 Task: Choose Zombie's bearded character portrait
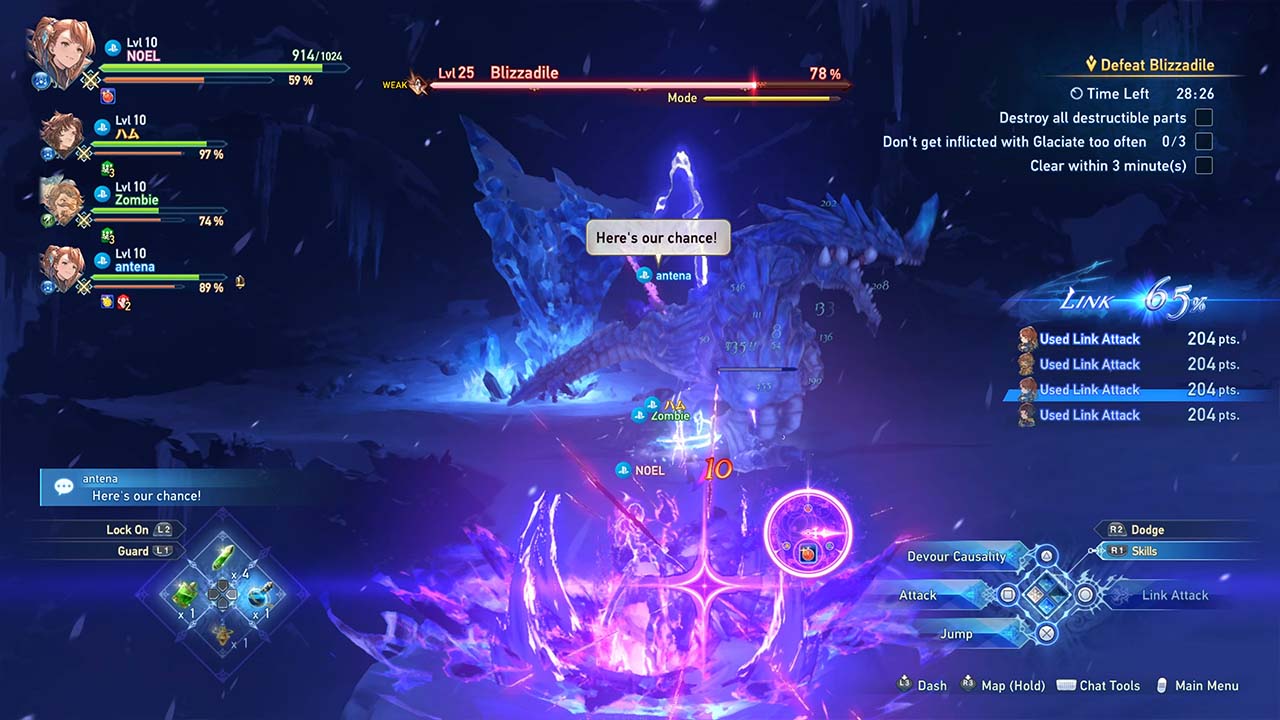pos(62,201)
